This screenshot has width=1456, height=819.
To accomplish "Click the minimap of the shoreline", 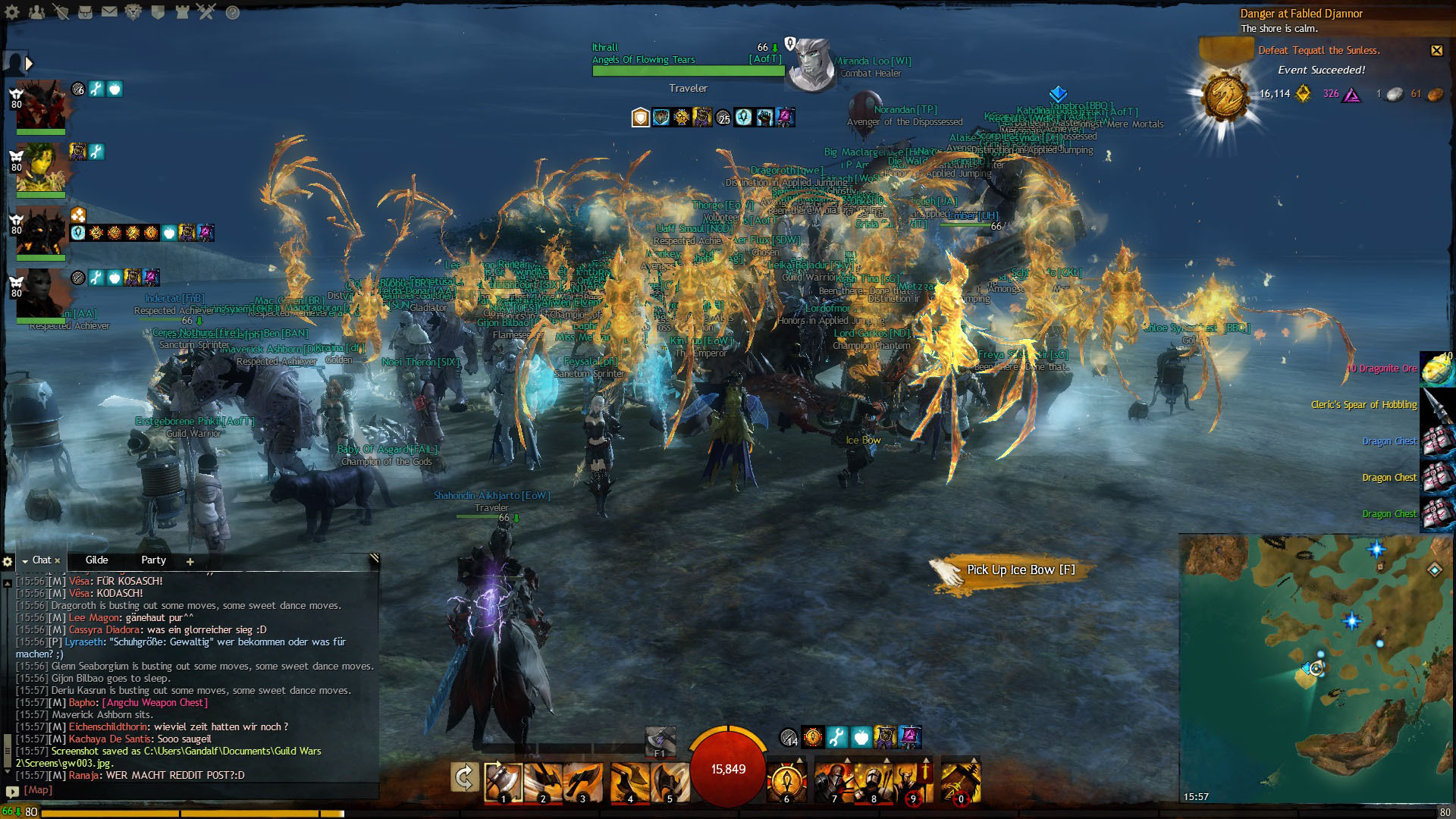I will pos(1316,667).
